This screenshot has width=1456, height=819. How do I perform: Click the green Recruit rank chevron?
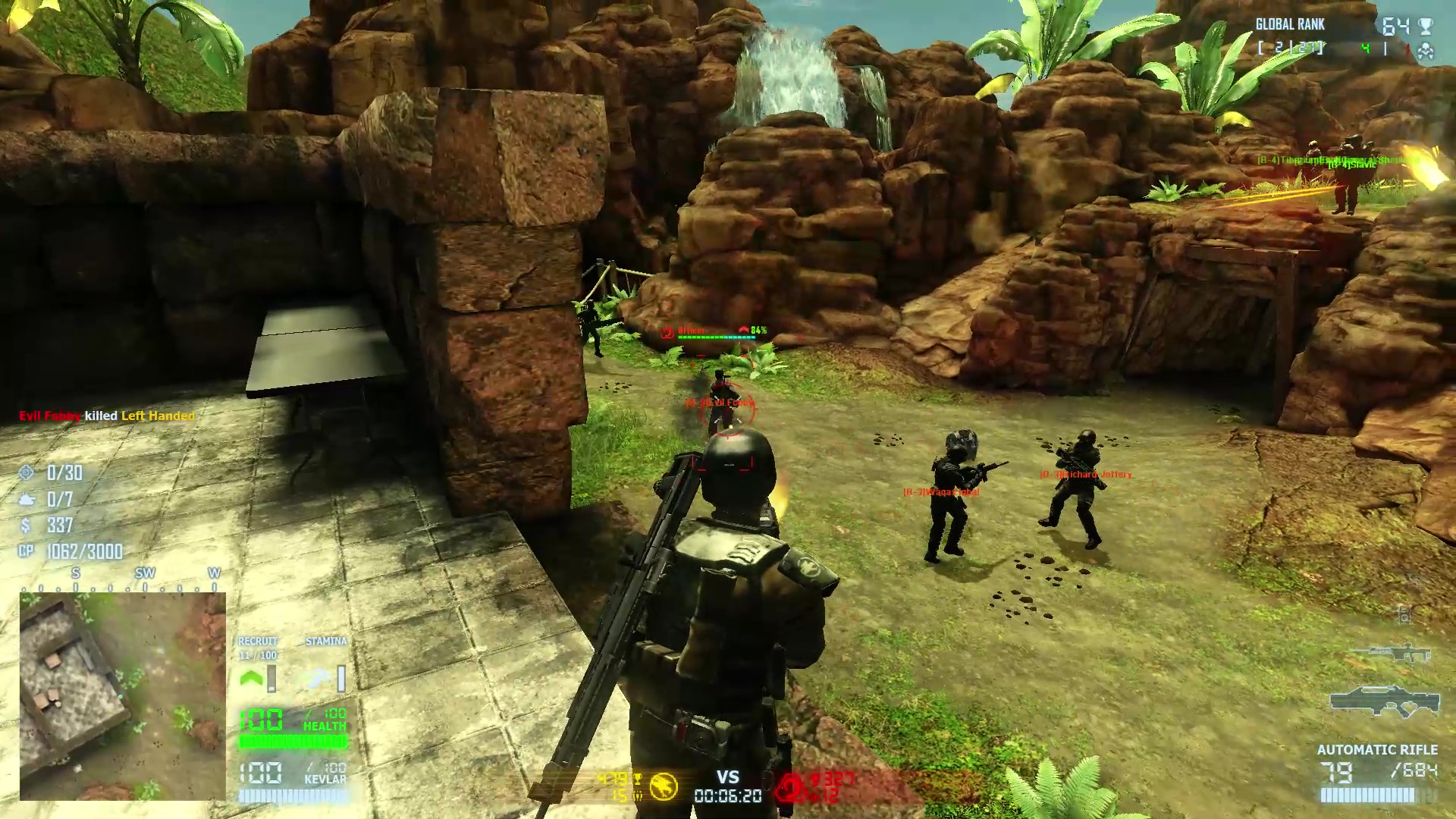click(251, 678)
